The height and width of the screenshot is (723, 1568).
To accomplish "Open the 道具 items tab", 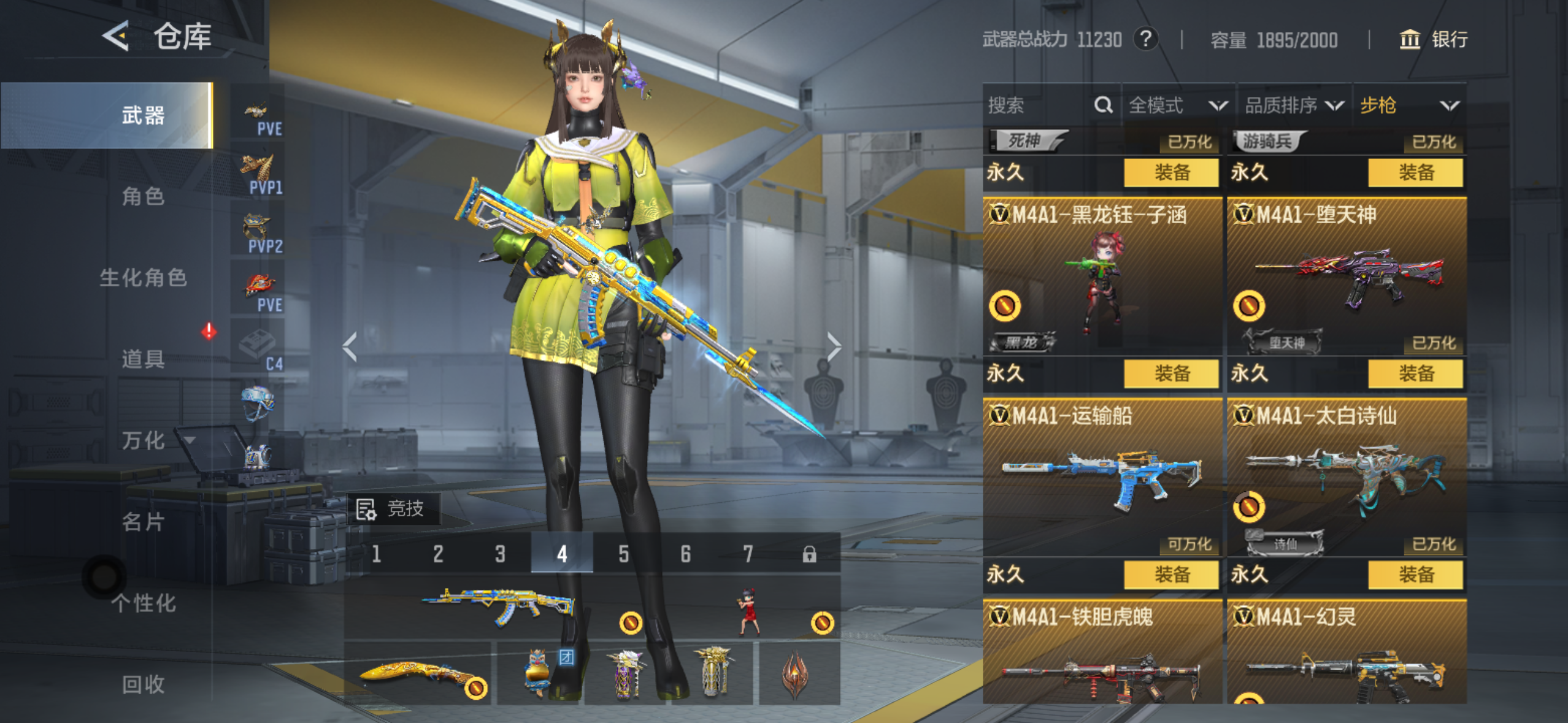I will click(142, 359).
